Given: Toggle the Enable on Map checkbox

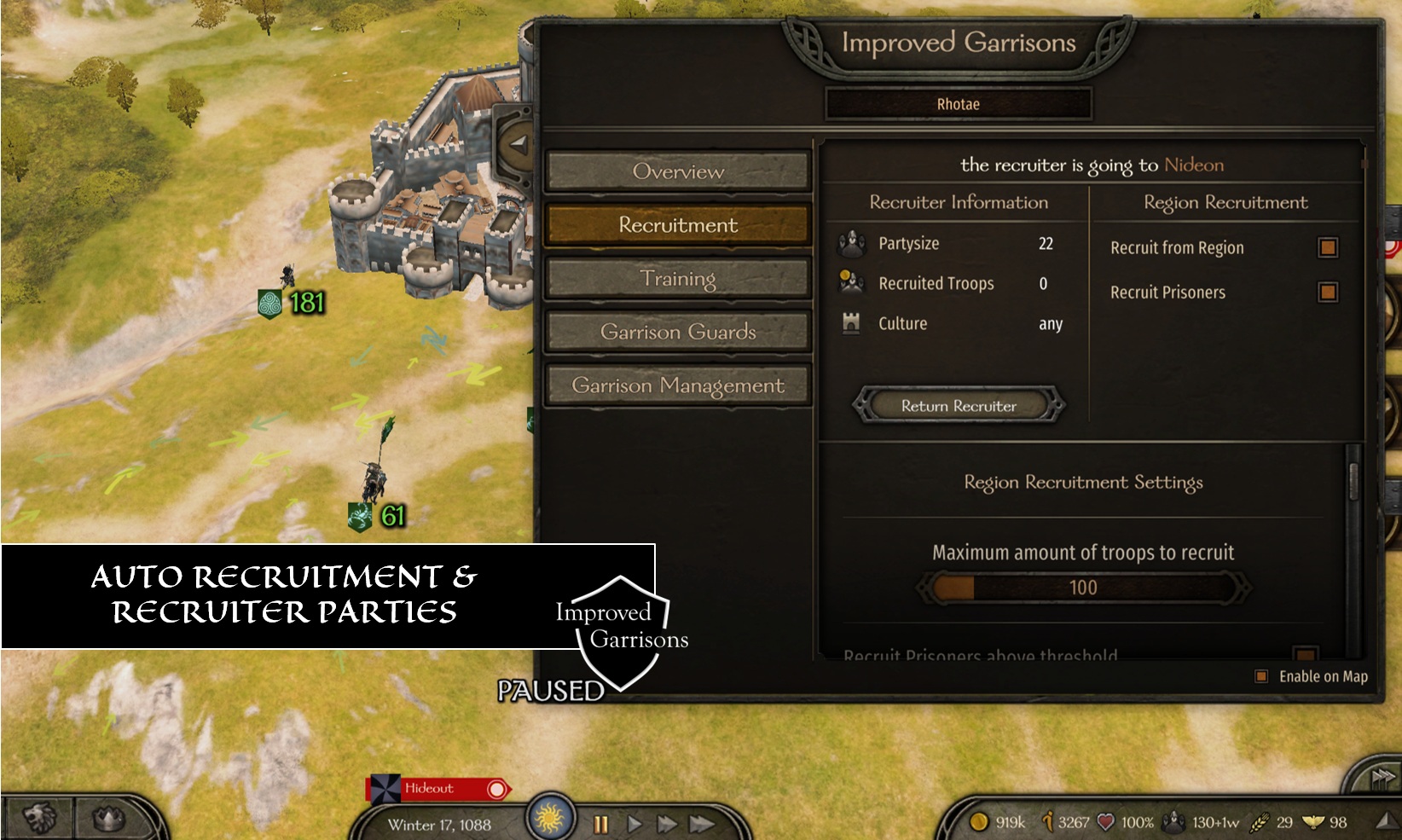Looking at the screenshot, I should click(x=1261, y=677).
